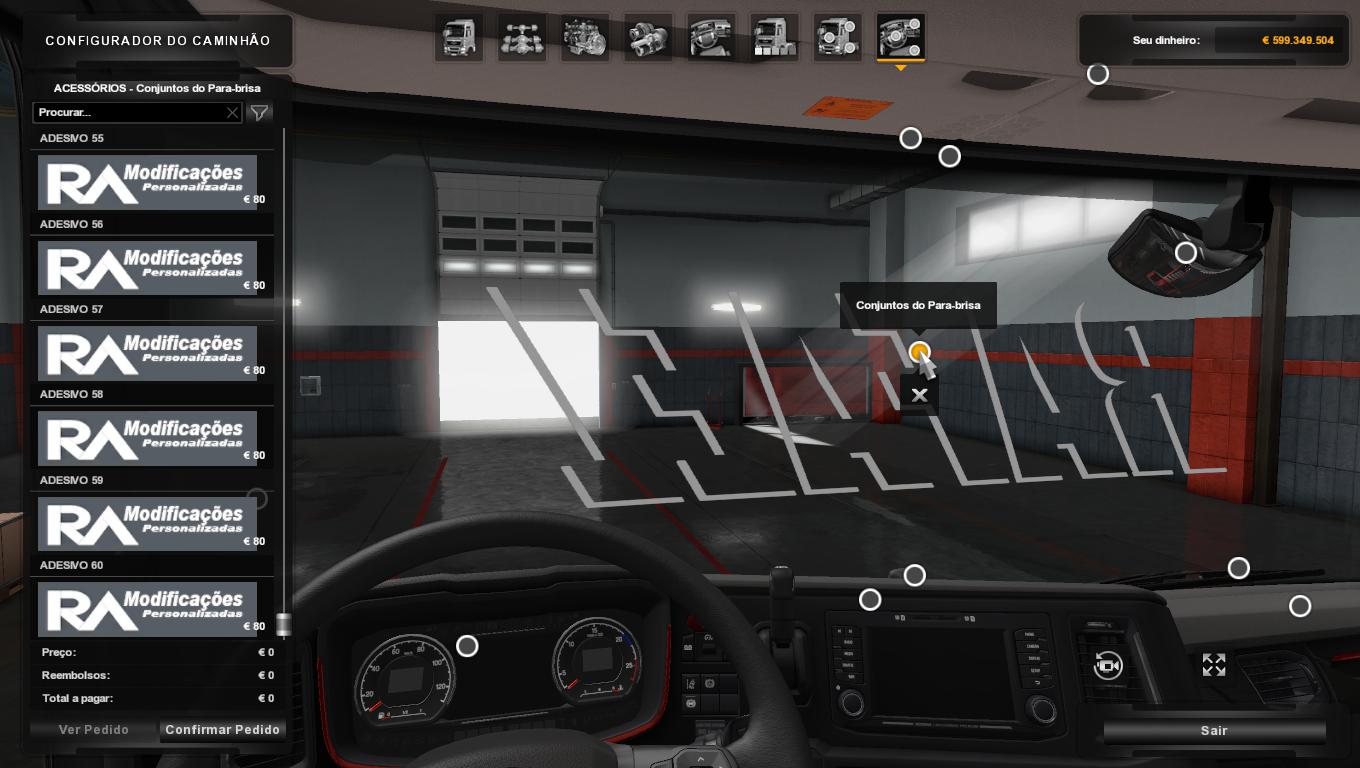Toggle the fullscreen arrows icon
This screenshot has width=1360, height=768.
pyautogui.click(x=1214, y=665)
